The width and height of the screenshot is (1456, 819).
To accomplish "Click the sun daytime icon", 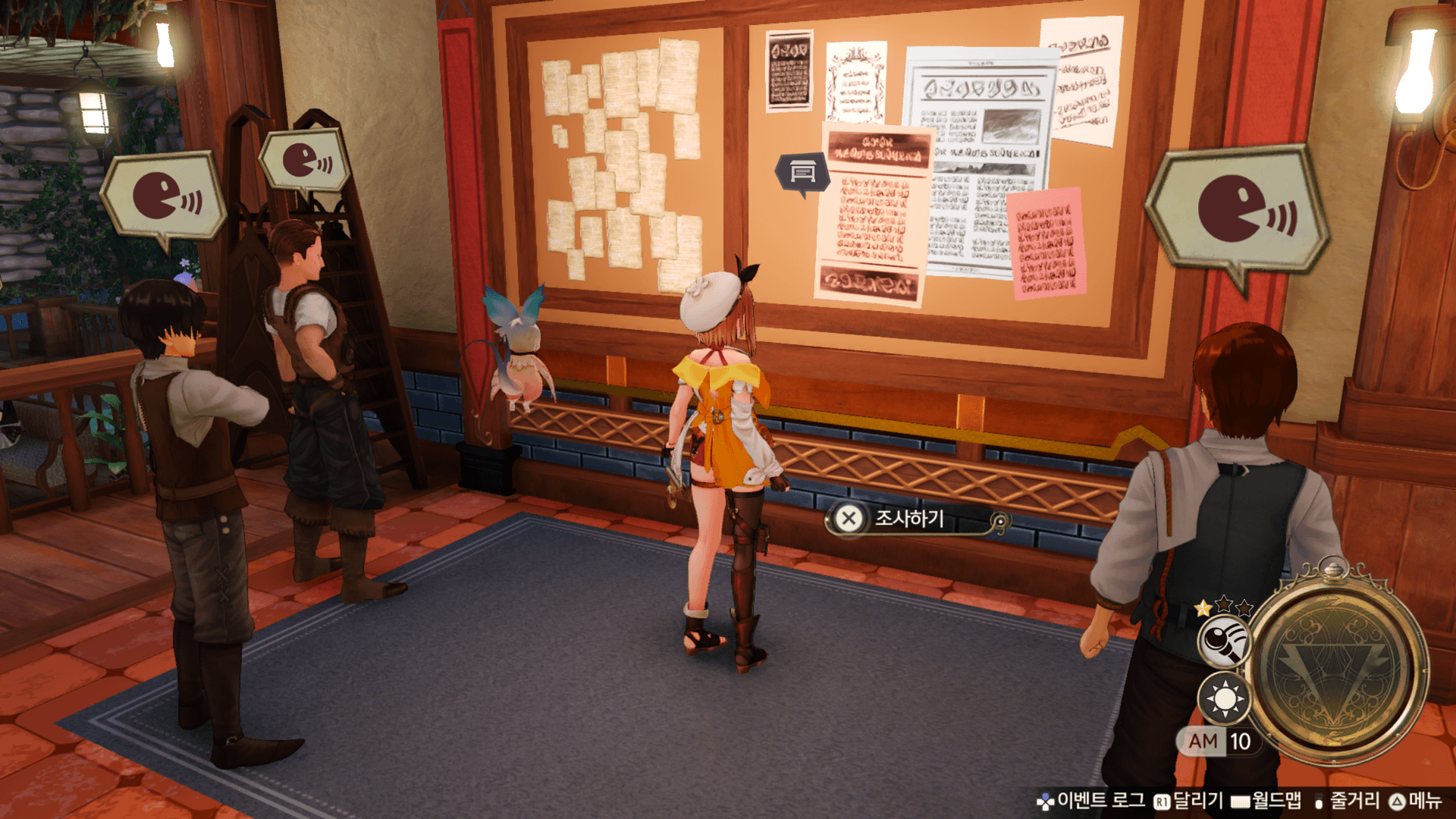I will click(1224, 698).
